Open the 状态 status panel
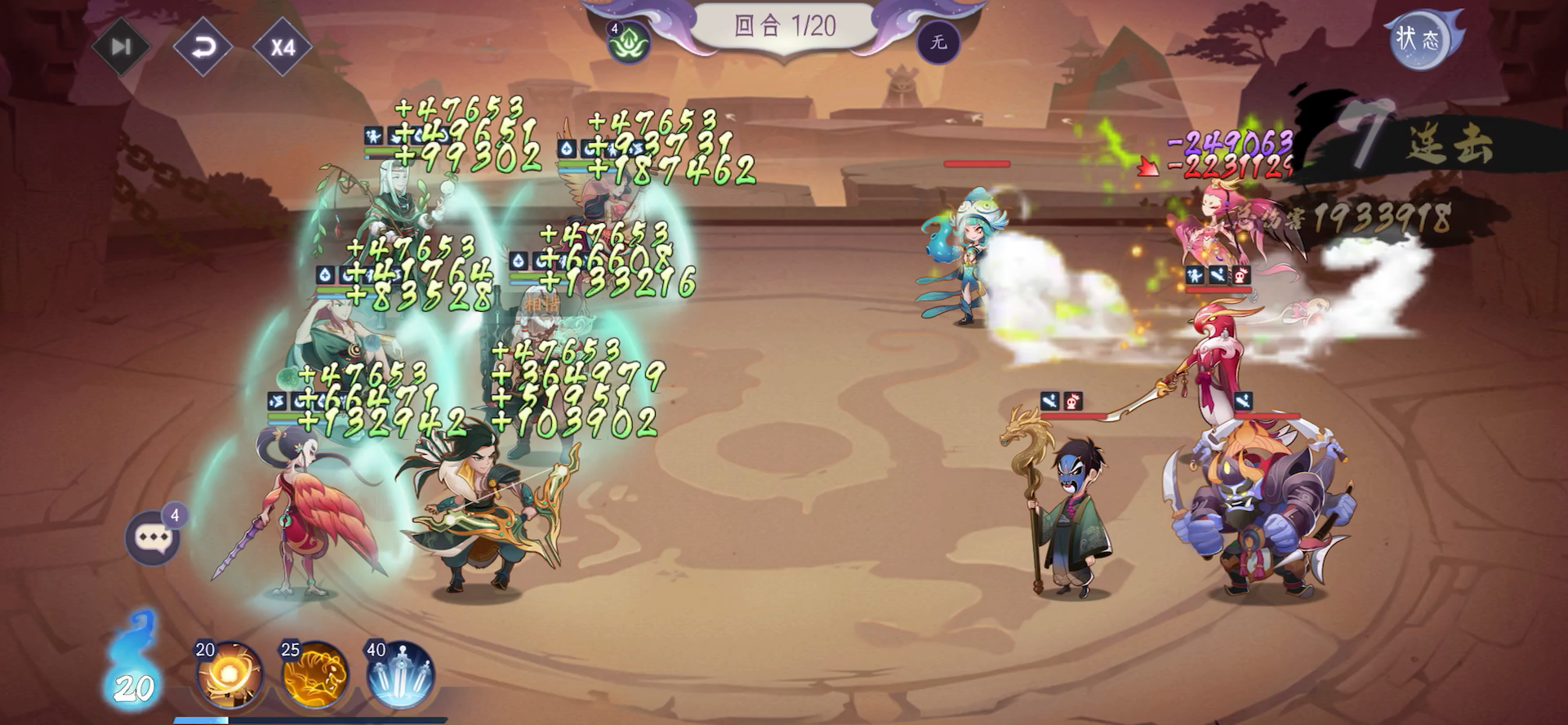 [x=1417, y=38]
